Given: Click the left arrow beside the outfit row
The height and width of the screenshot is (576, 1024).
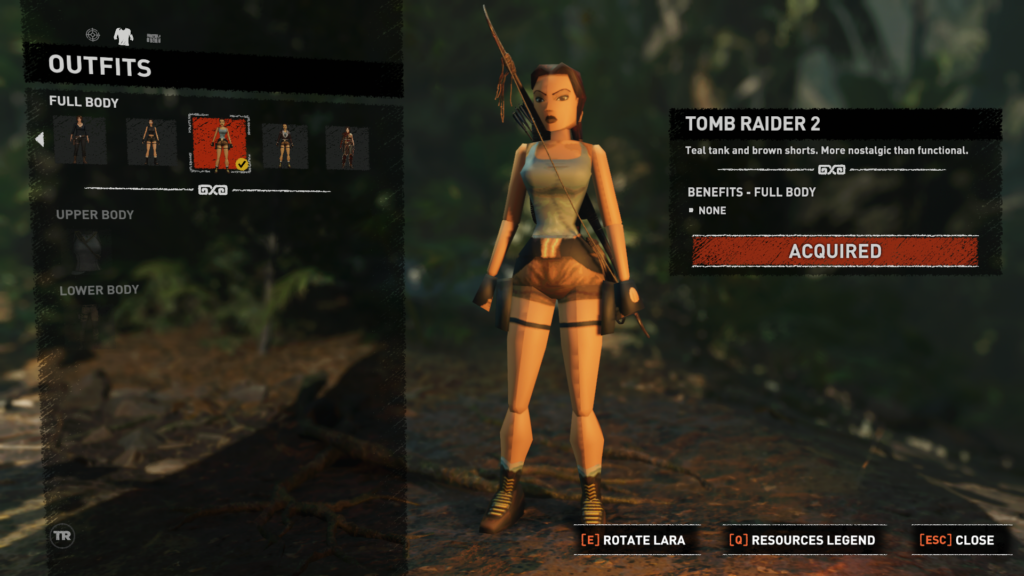Looking at the screenshot, I should (x=40, y=139).
